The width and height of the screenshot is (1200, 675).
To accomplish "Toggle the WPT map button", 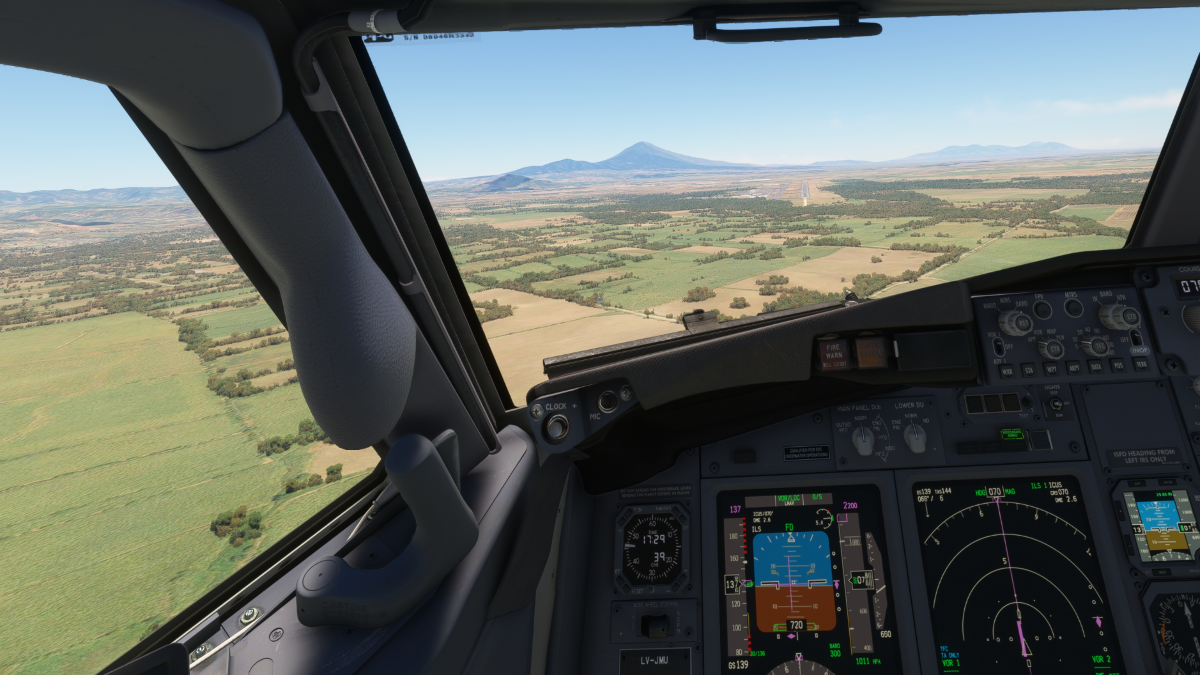I will (1051, 369).
